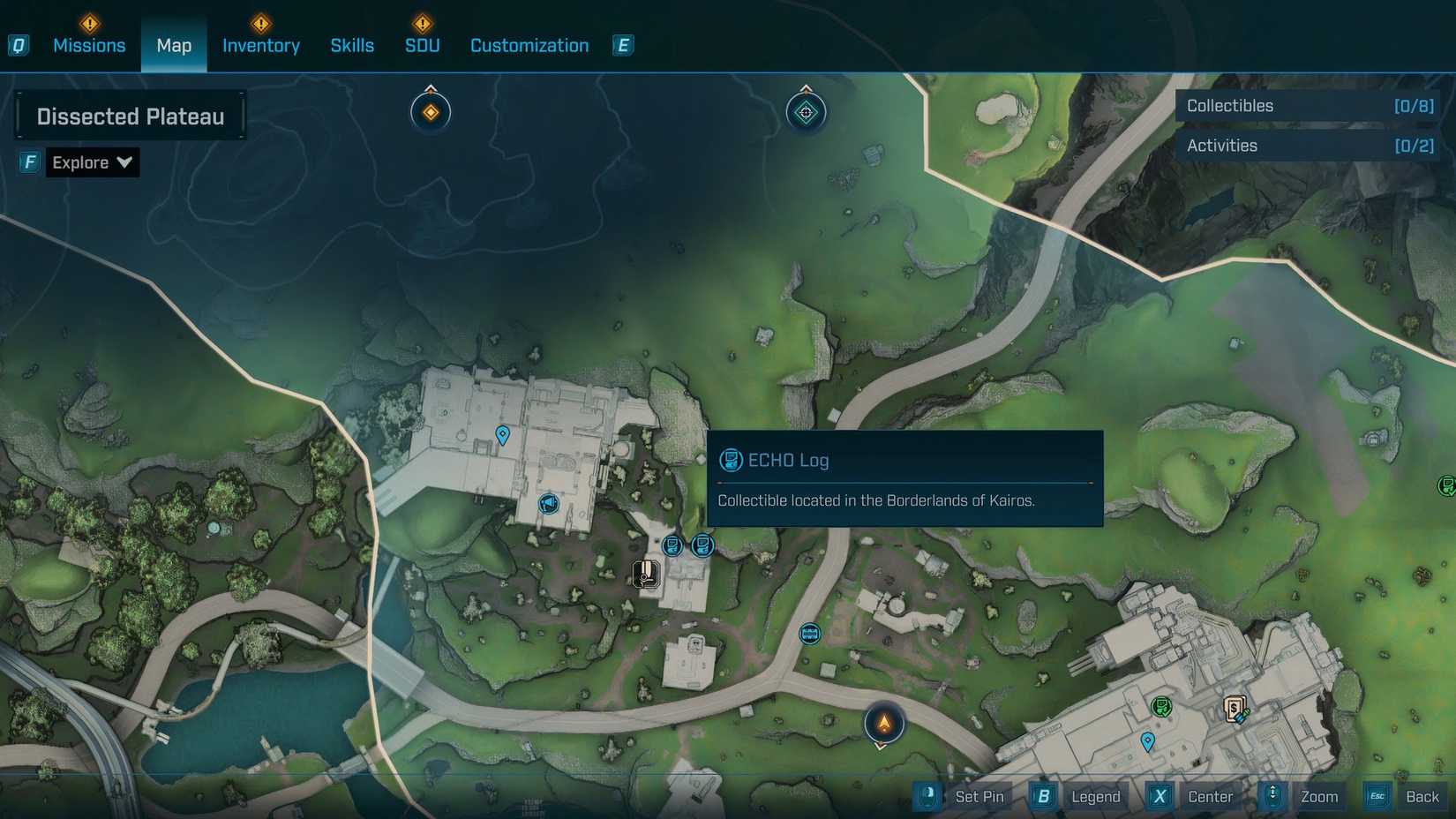Switch to the Inventory tab

[260, 45]
